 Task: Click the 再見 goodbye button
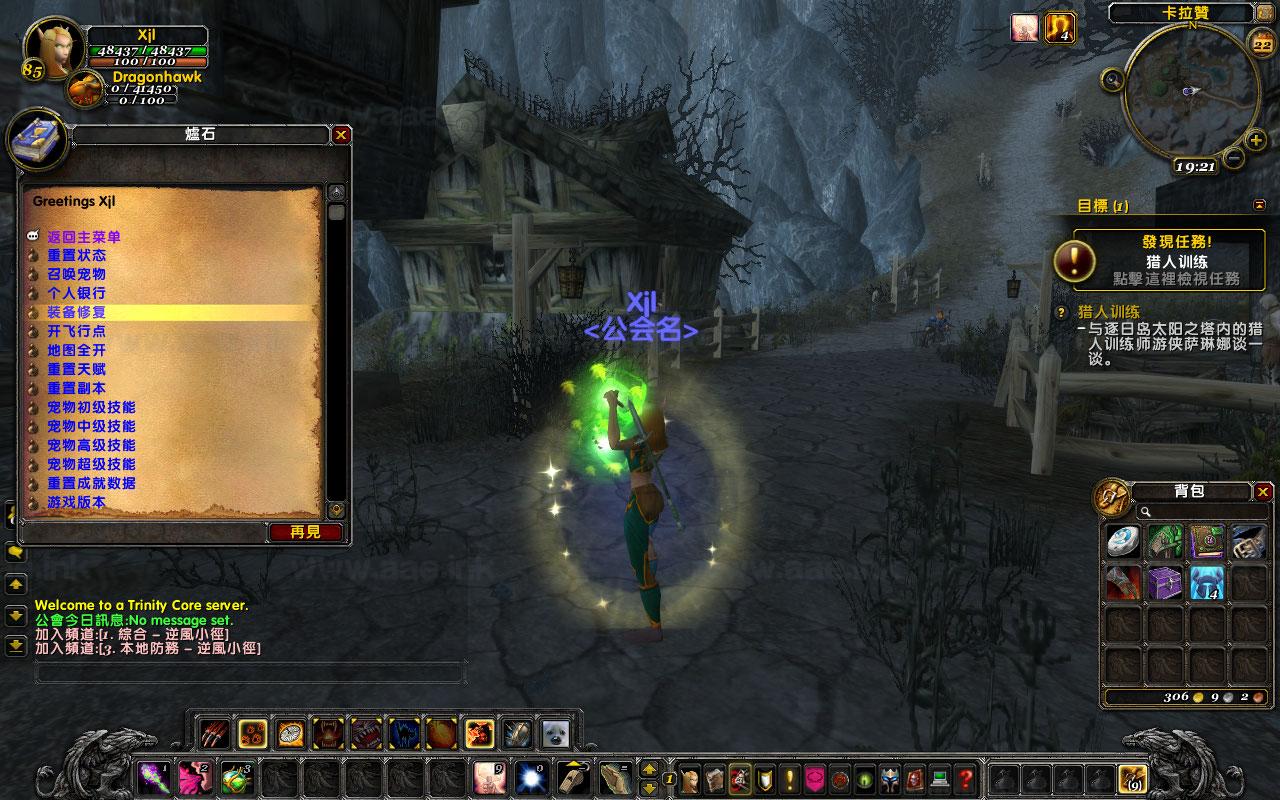(x=306, y=532)
